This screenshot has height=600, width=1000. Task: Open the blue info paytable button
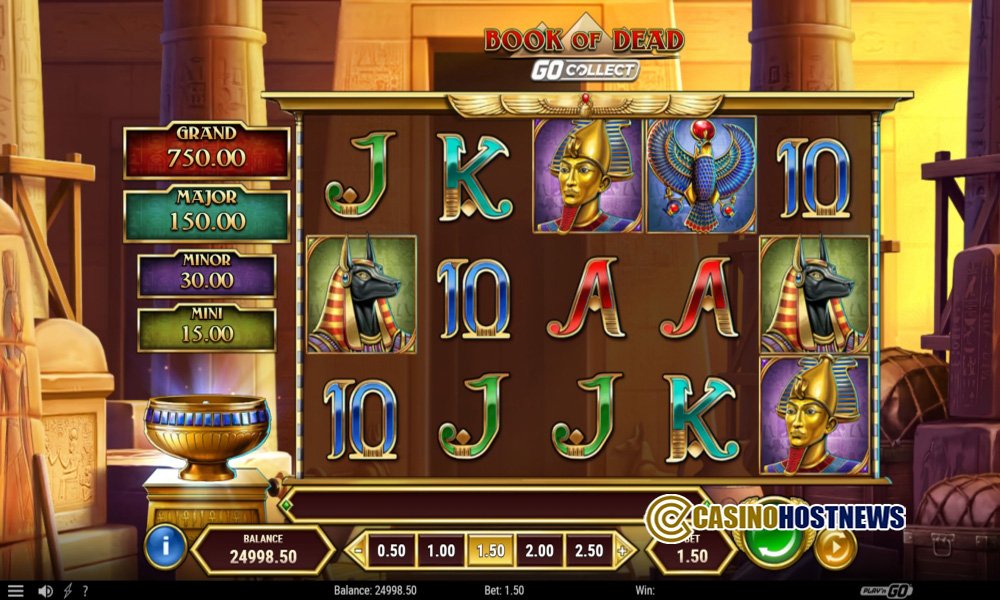[x=165, y=548]
